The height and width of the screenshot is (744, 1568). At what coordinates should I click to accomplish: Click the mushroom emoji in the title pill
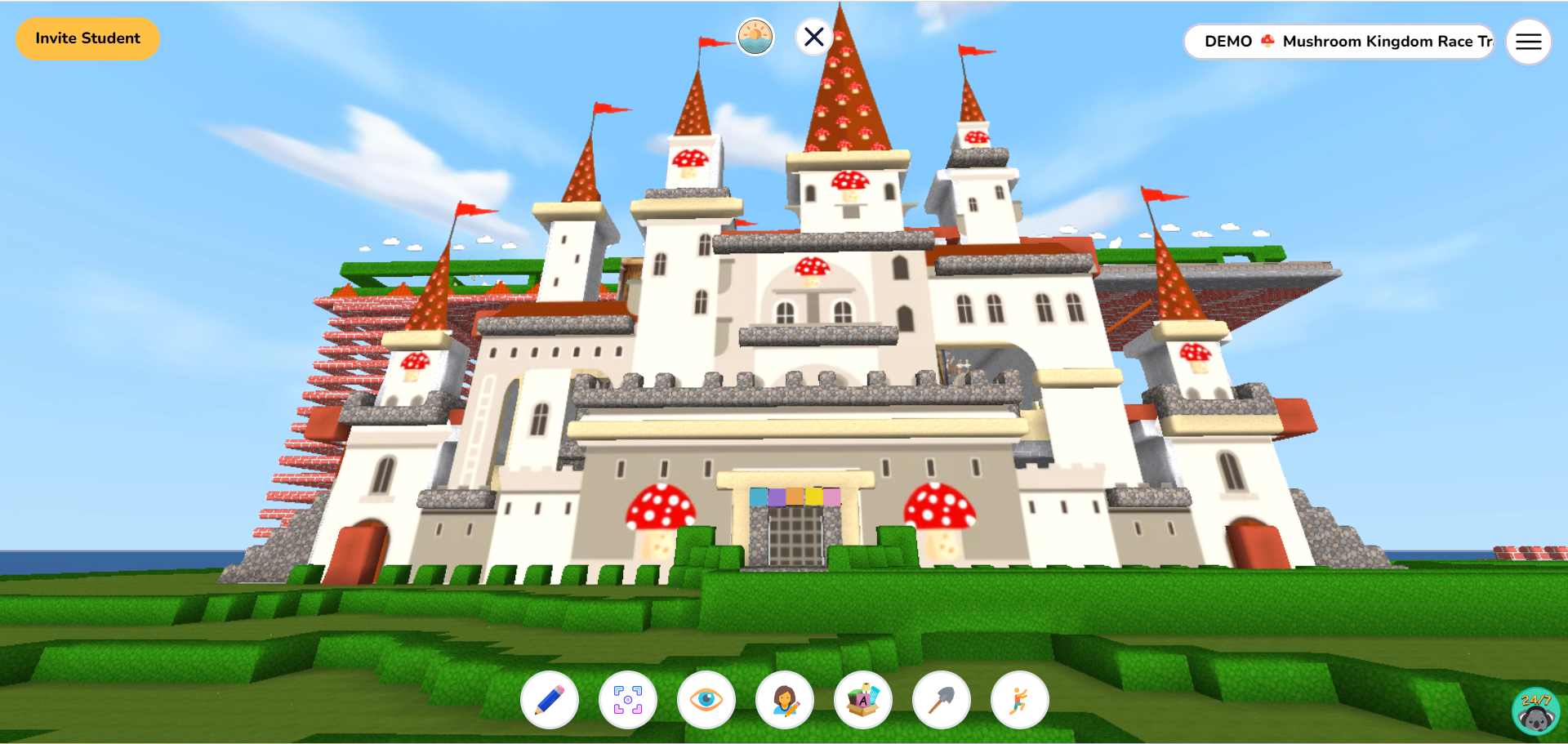pyautogui.click(x=1267, y=41)
